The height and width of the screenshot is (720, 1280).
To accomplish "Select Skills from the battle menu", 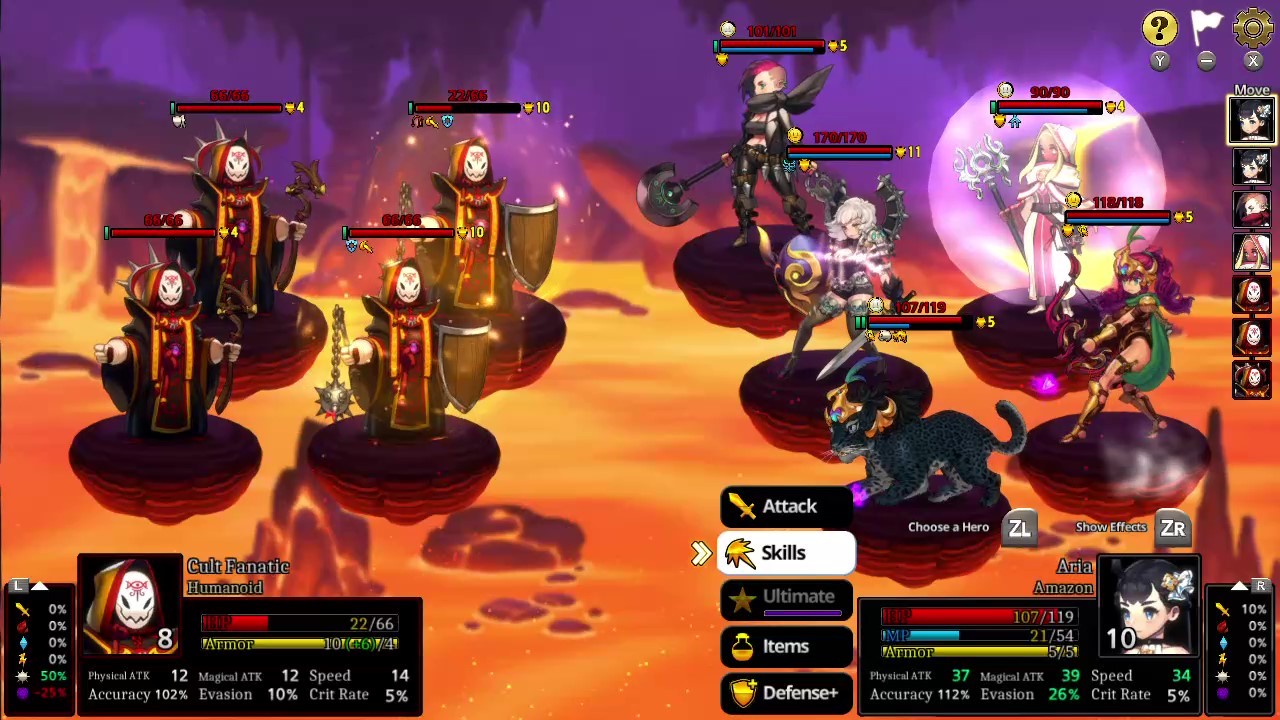I will point(784,552).
